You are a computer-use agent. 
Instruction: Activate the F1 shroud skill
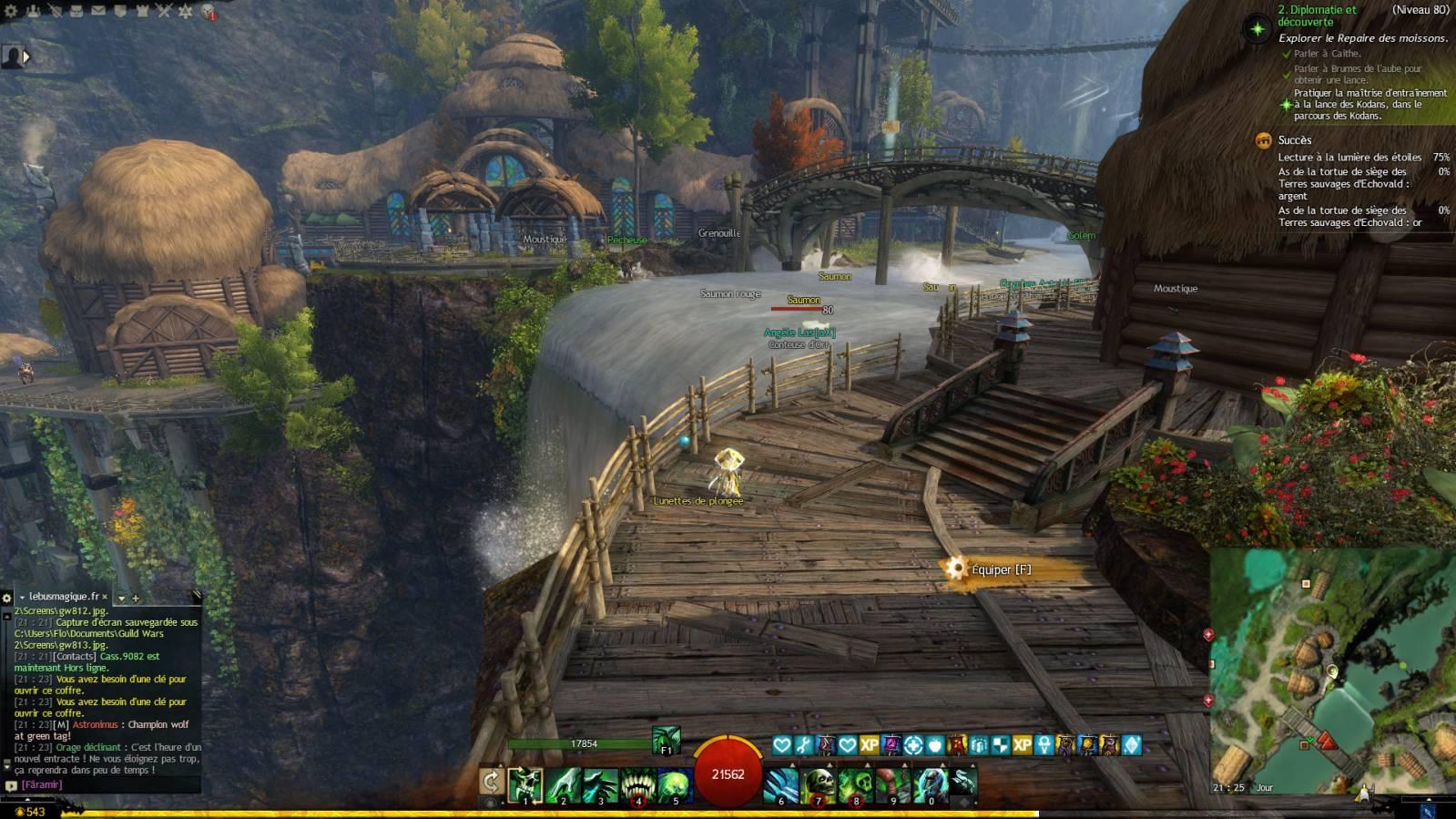(666, 741)
